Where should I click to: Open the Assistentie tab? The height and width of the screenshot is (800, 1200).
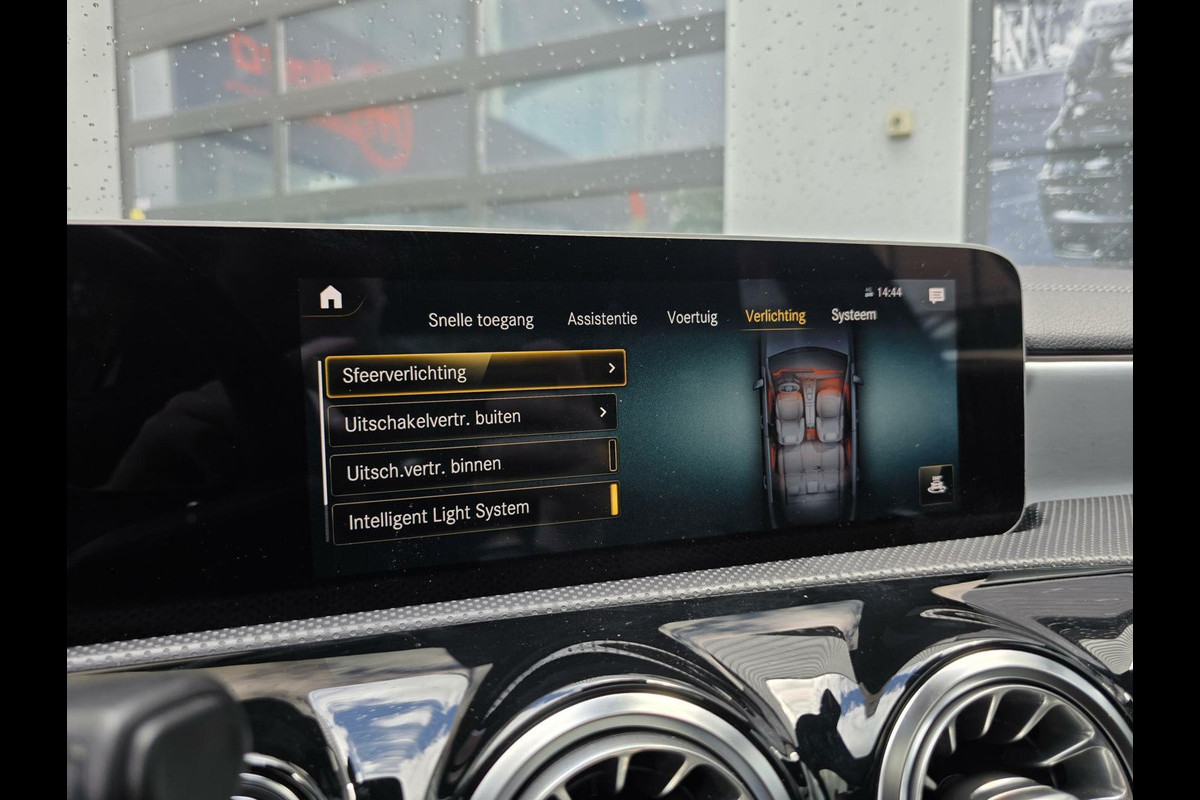click(x=602, y=319)
